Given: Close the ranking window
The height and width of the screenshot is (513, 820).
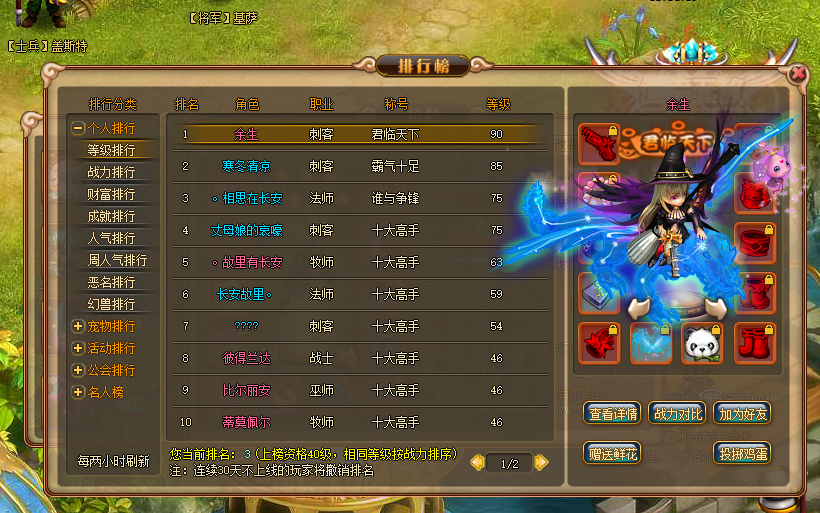Looking at the screenshot, I should (798, 73).
